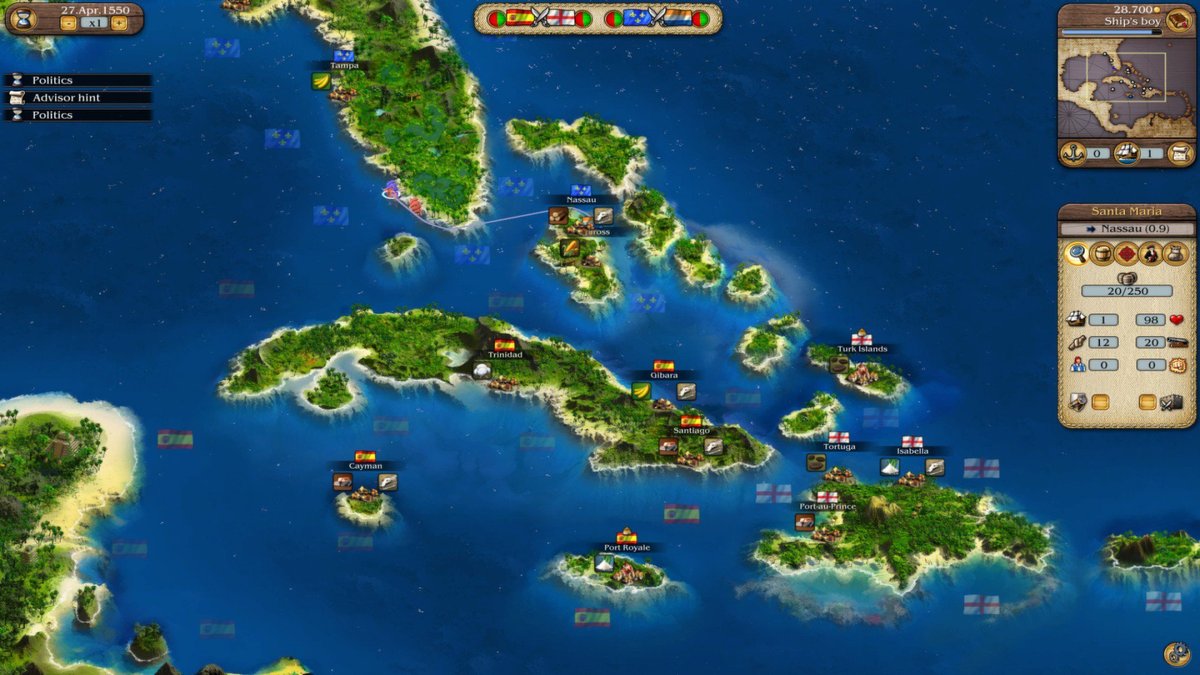
Task: Toggle the yellow button beside the spyglass icon
Action: click(1099, 402)
